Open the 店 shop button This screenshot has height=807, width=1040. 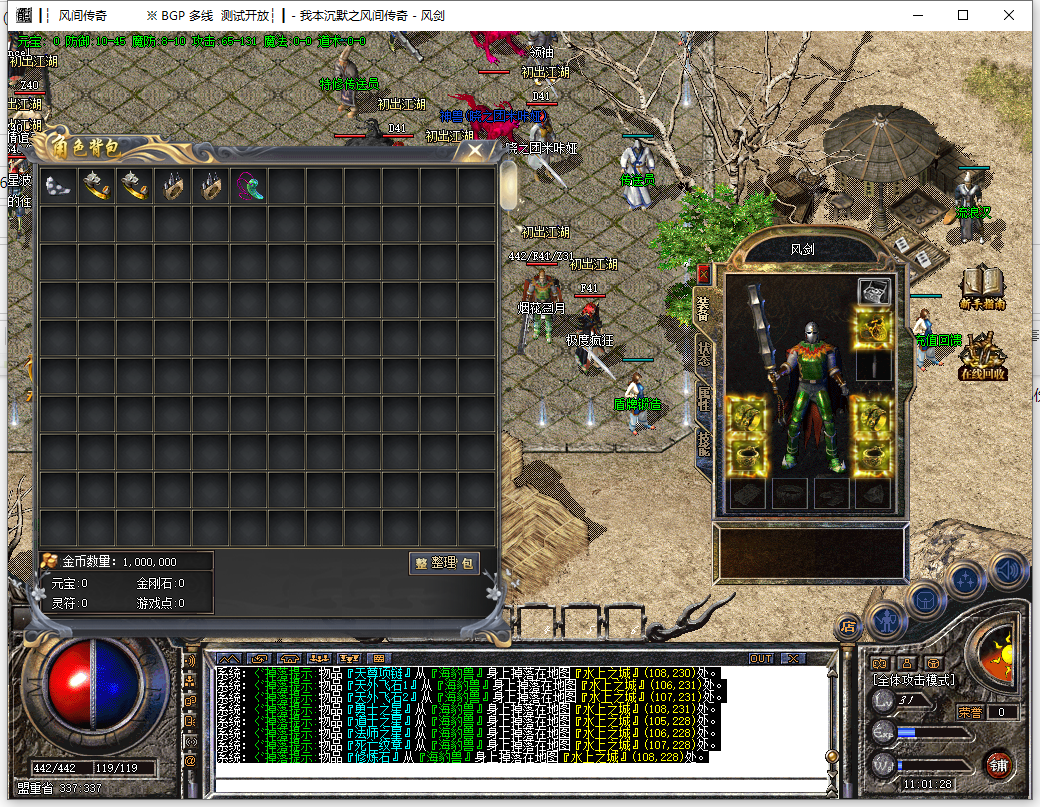[848, 627]
